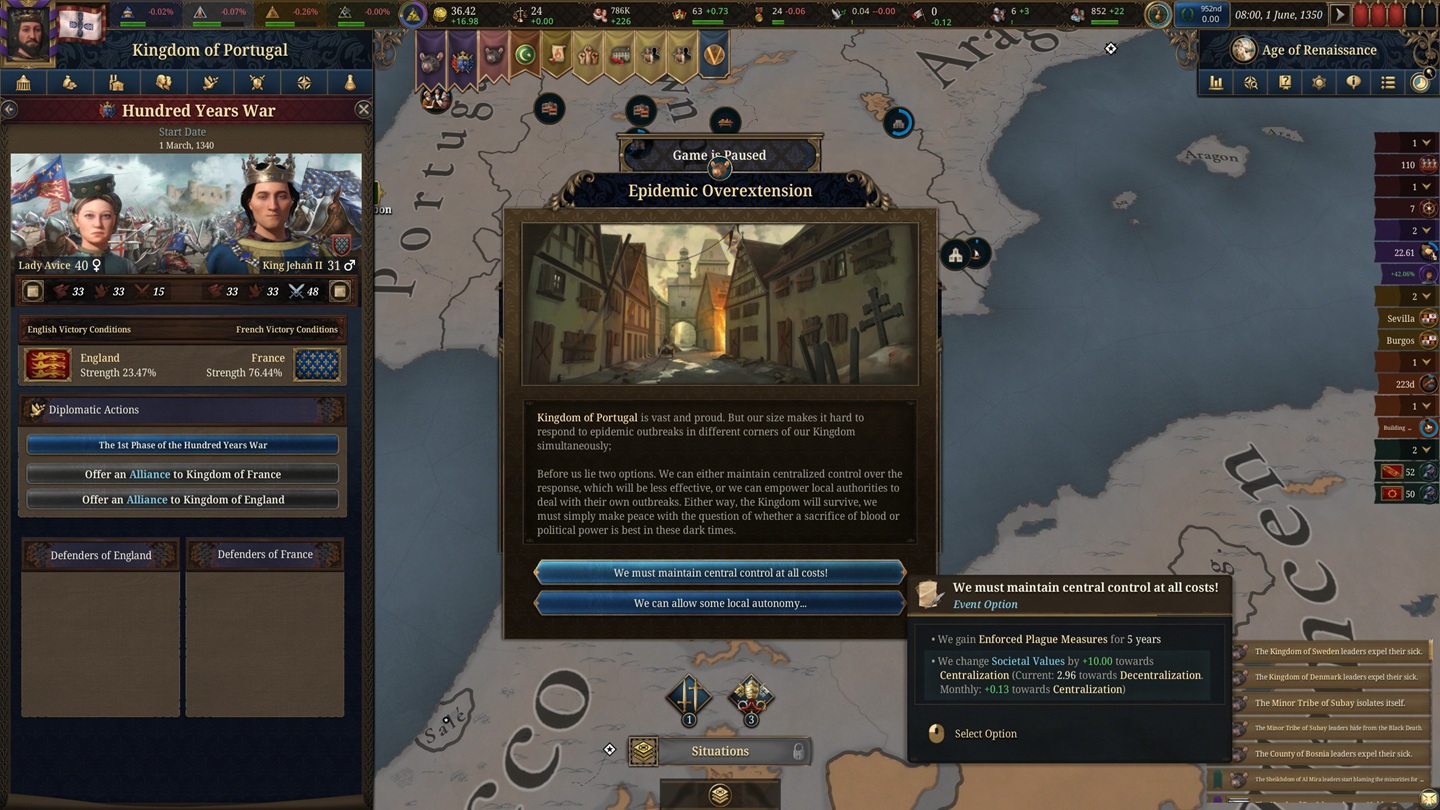Select the crossed swords situation icon
Viewport: 1440px width, 810px height.
[x=689, y=695]
